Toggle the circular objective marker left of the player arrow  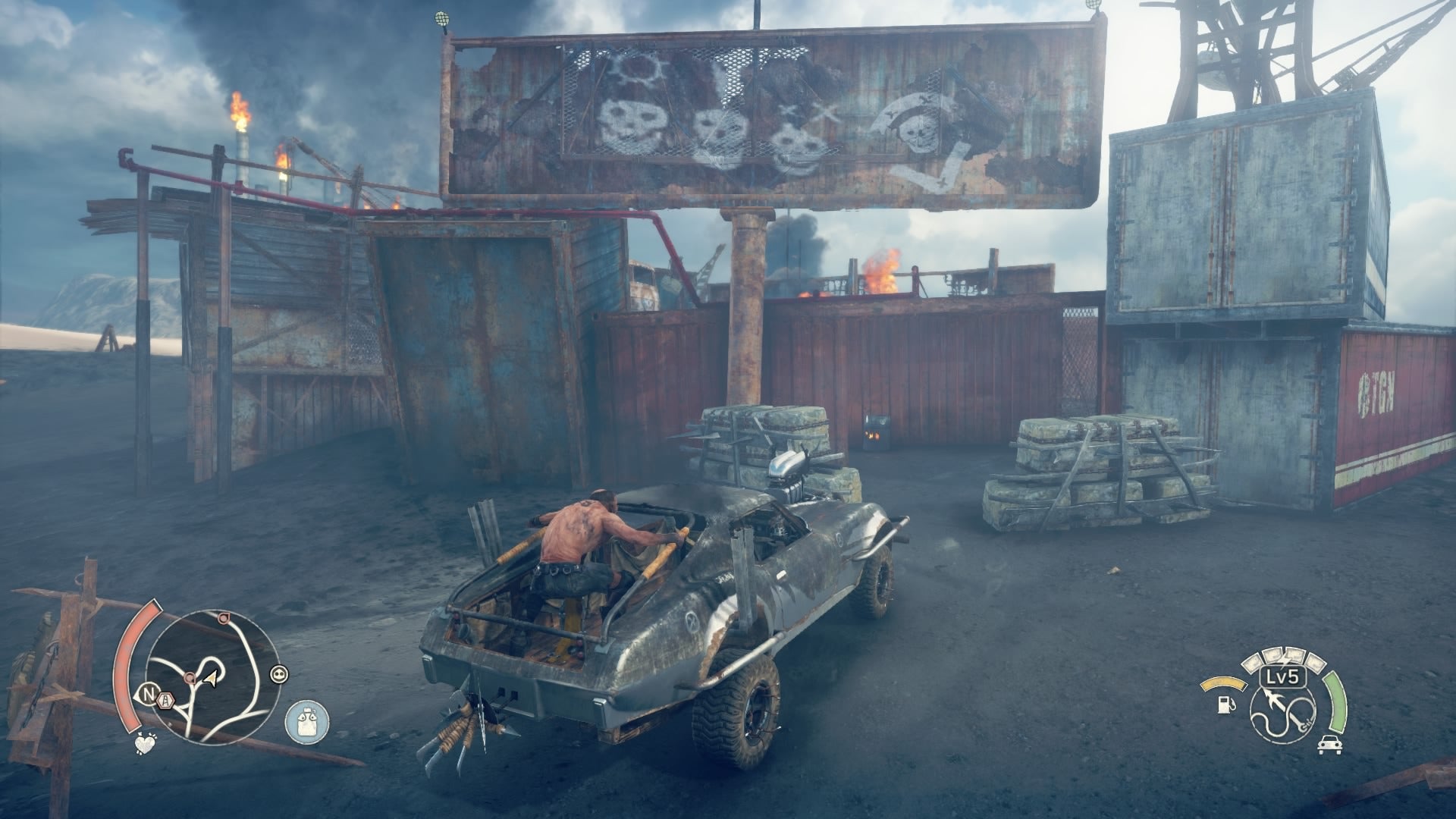click(190, 677)
